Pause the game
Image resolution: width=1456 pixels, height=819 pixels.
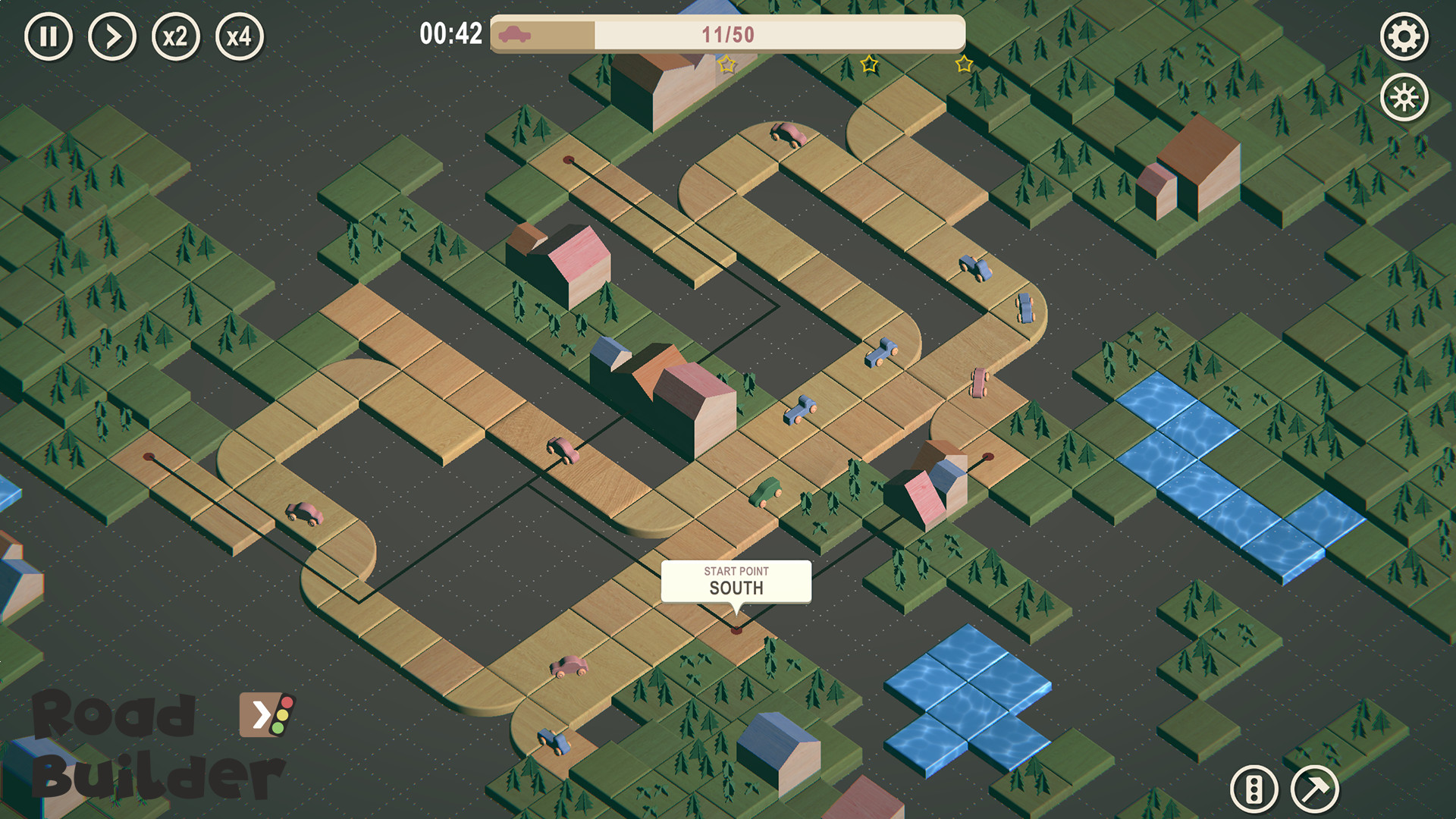tap(49, 36)
